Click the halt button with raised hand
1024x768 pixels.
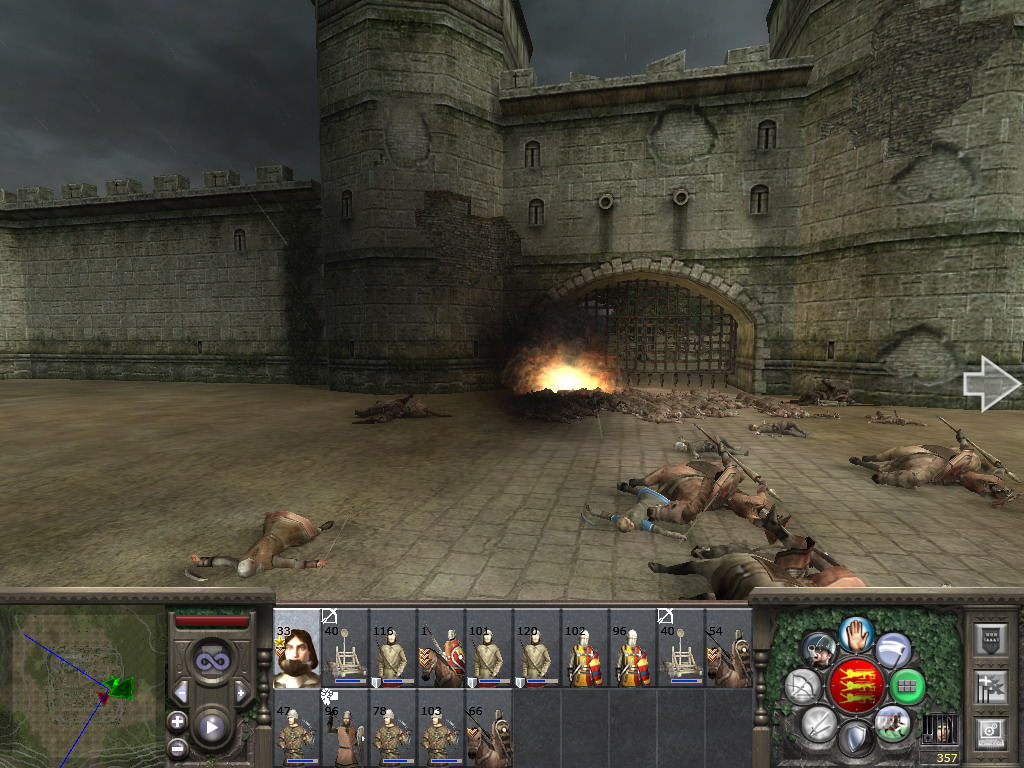[855, 633]
